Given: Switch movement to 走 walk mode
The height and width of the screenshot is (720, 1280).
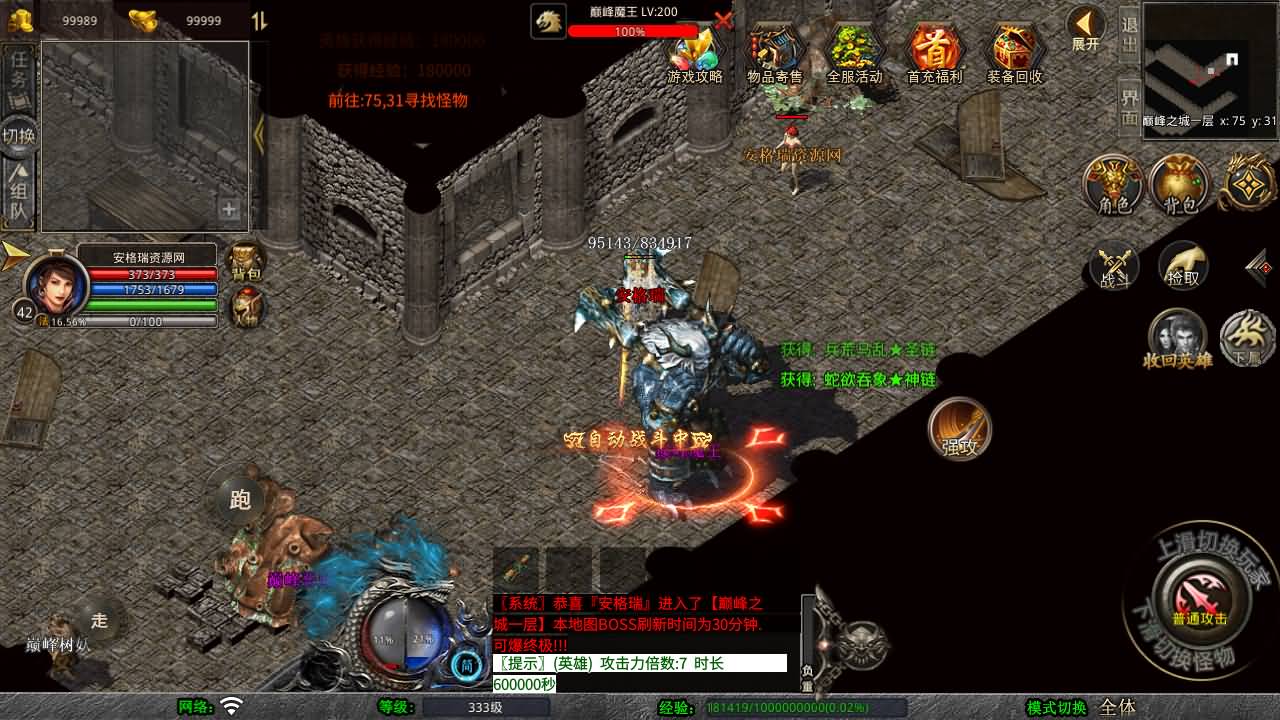Looking at the screenshot, I should pos(99,620).
